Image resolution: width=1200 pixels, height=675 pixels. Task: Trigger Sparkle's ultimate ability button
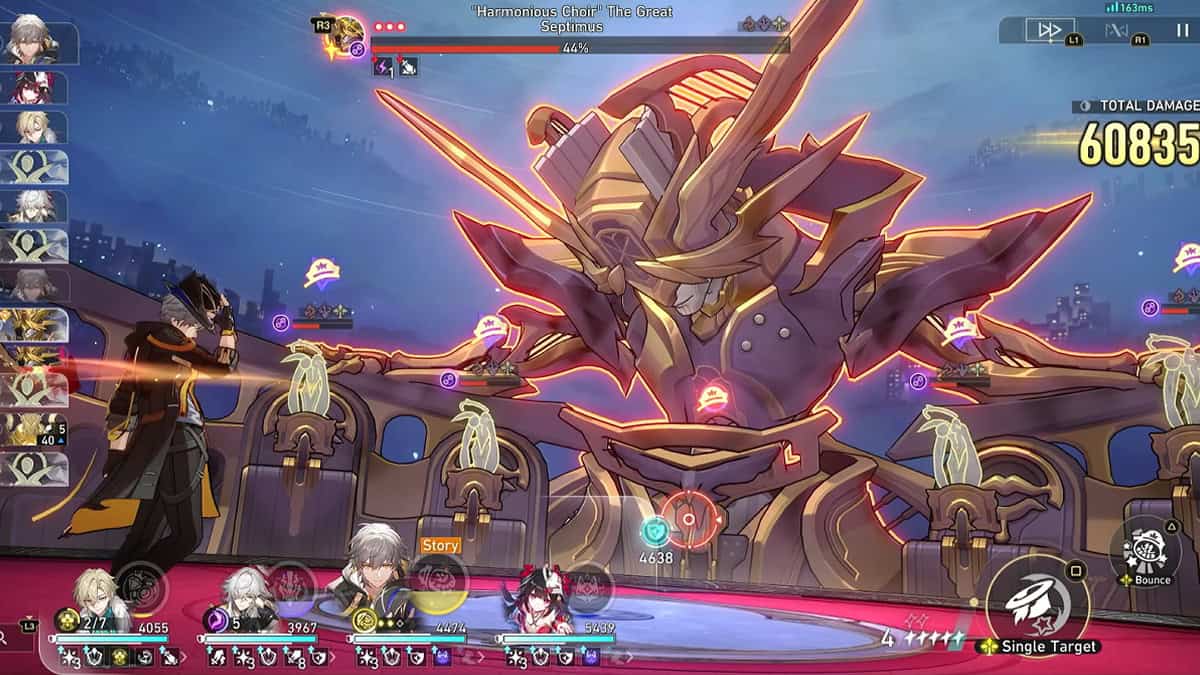(589, 587)
